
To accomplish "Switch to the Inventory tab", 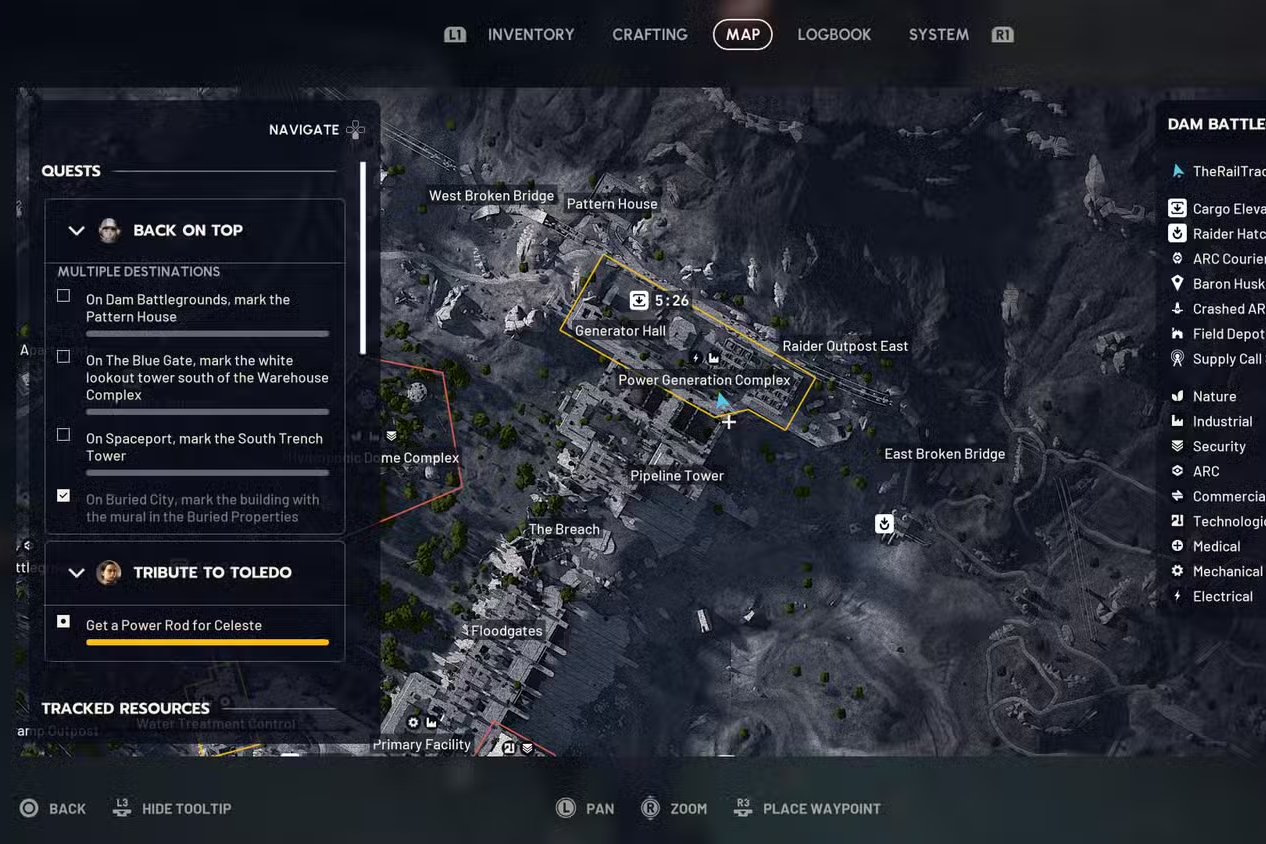I will (x=530, y=34).
